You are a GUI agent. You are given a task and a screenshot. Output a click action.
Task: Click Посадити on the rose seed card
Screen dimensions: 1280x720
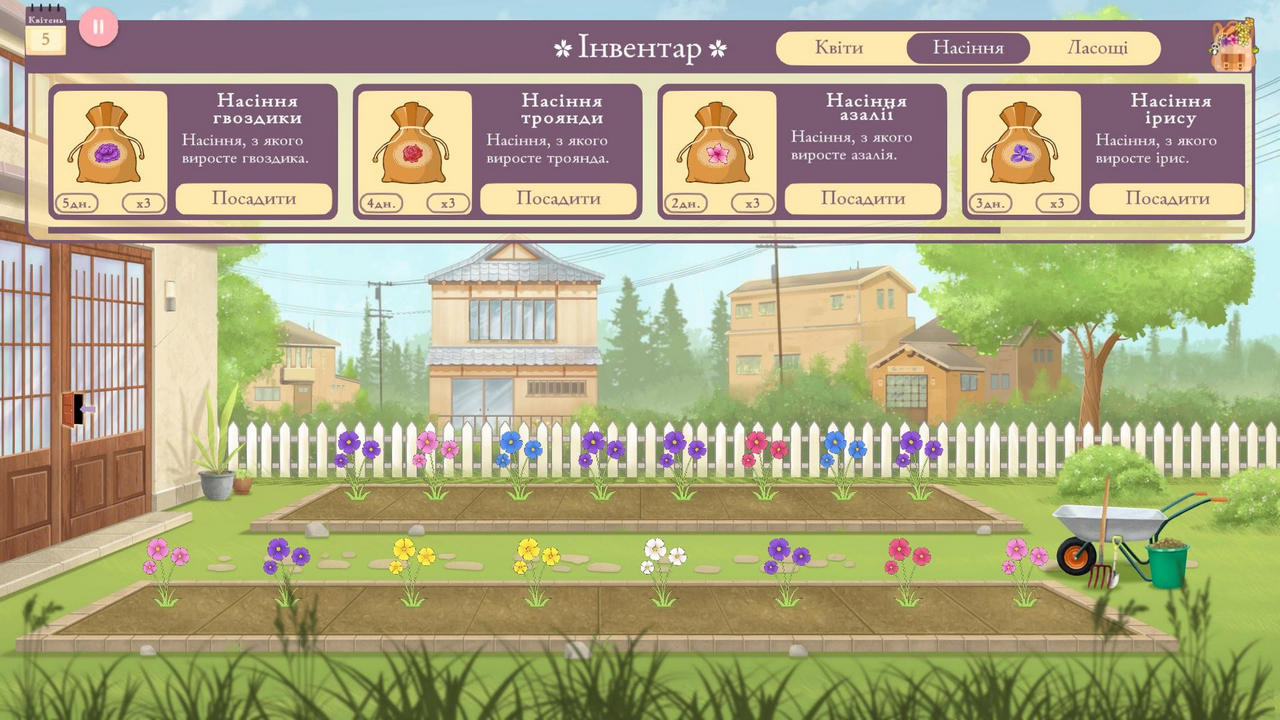click(x=559, y=199)
